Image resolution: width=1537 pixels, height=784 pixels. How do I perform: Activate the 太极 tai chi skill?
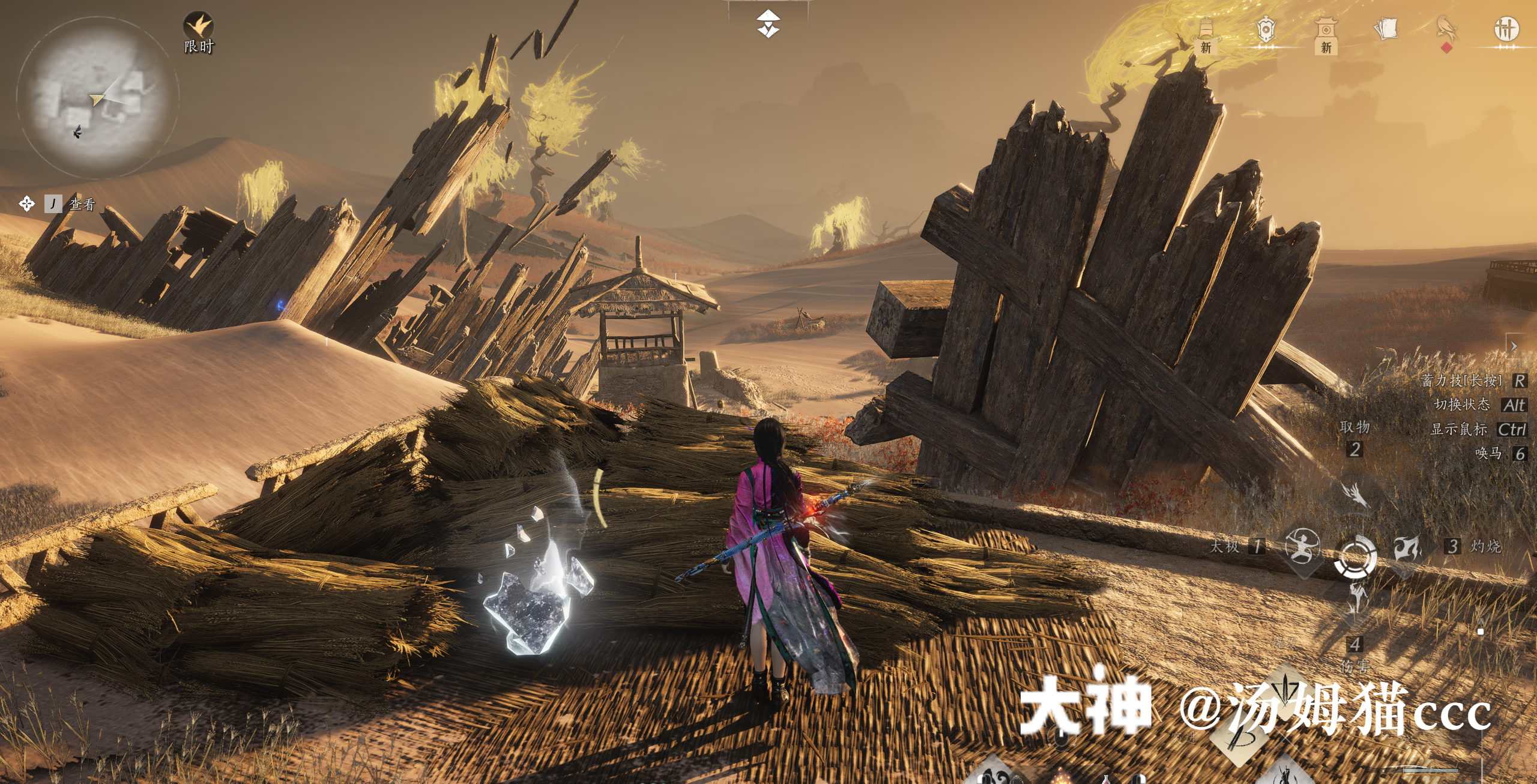1302,546
